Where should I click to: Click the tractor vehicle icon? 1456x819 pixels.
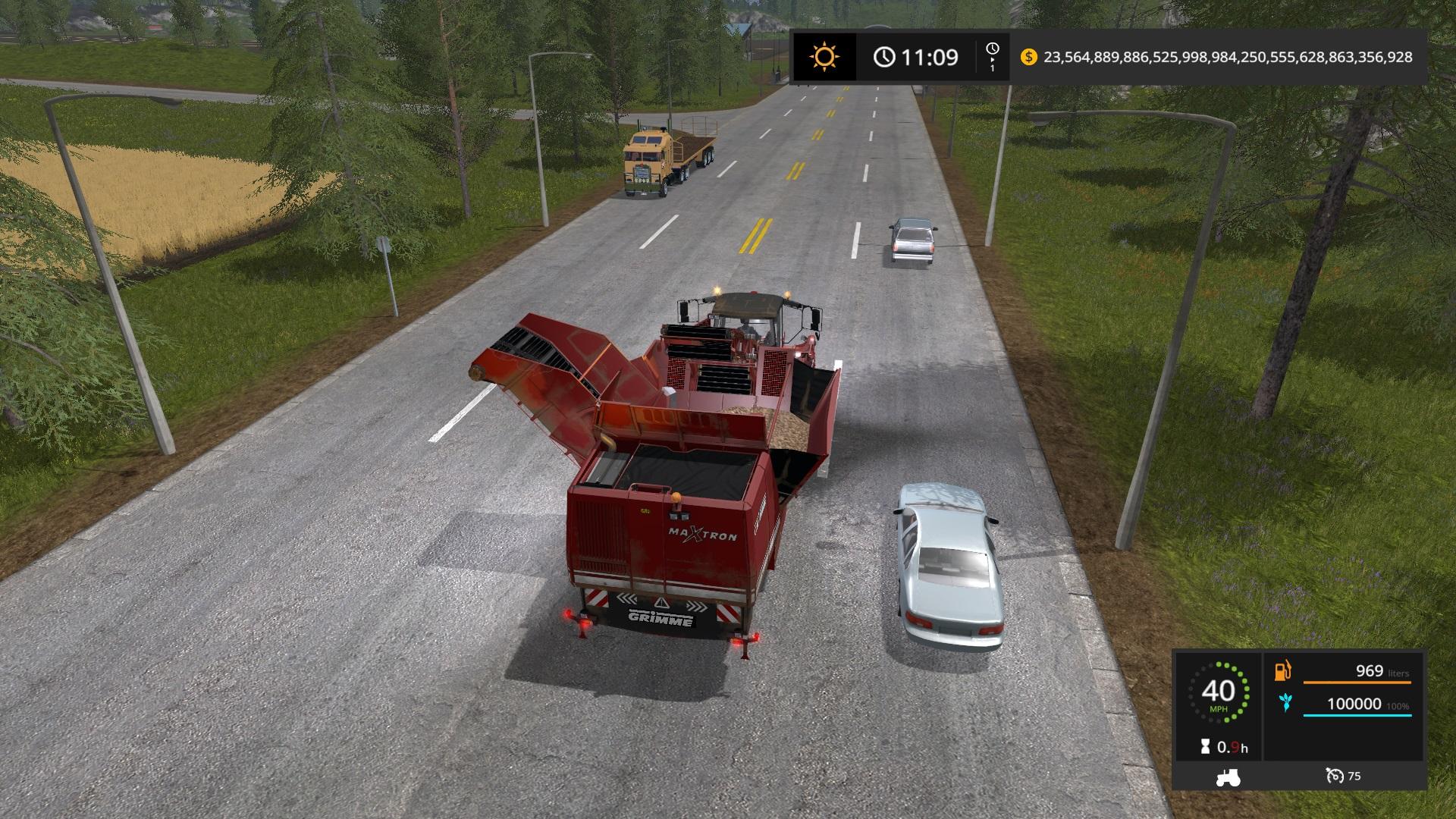pyautogui.click(x=1227, y=777)
